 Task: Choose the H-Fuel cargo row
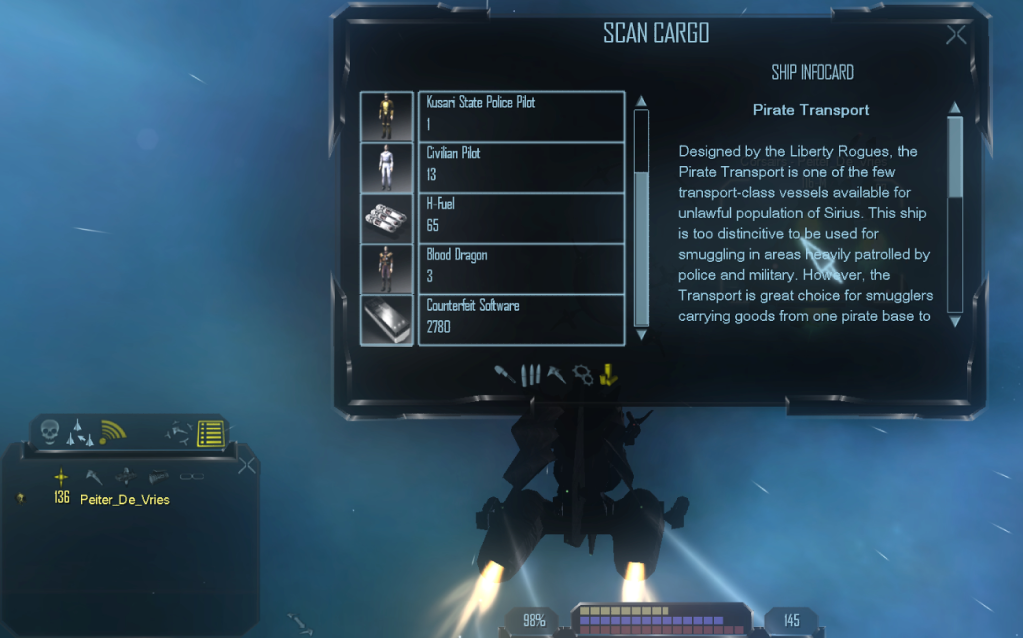point(521,218)
